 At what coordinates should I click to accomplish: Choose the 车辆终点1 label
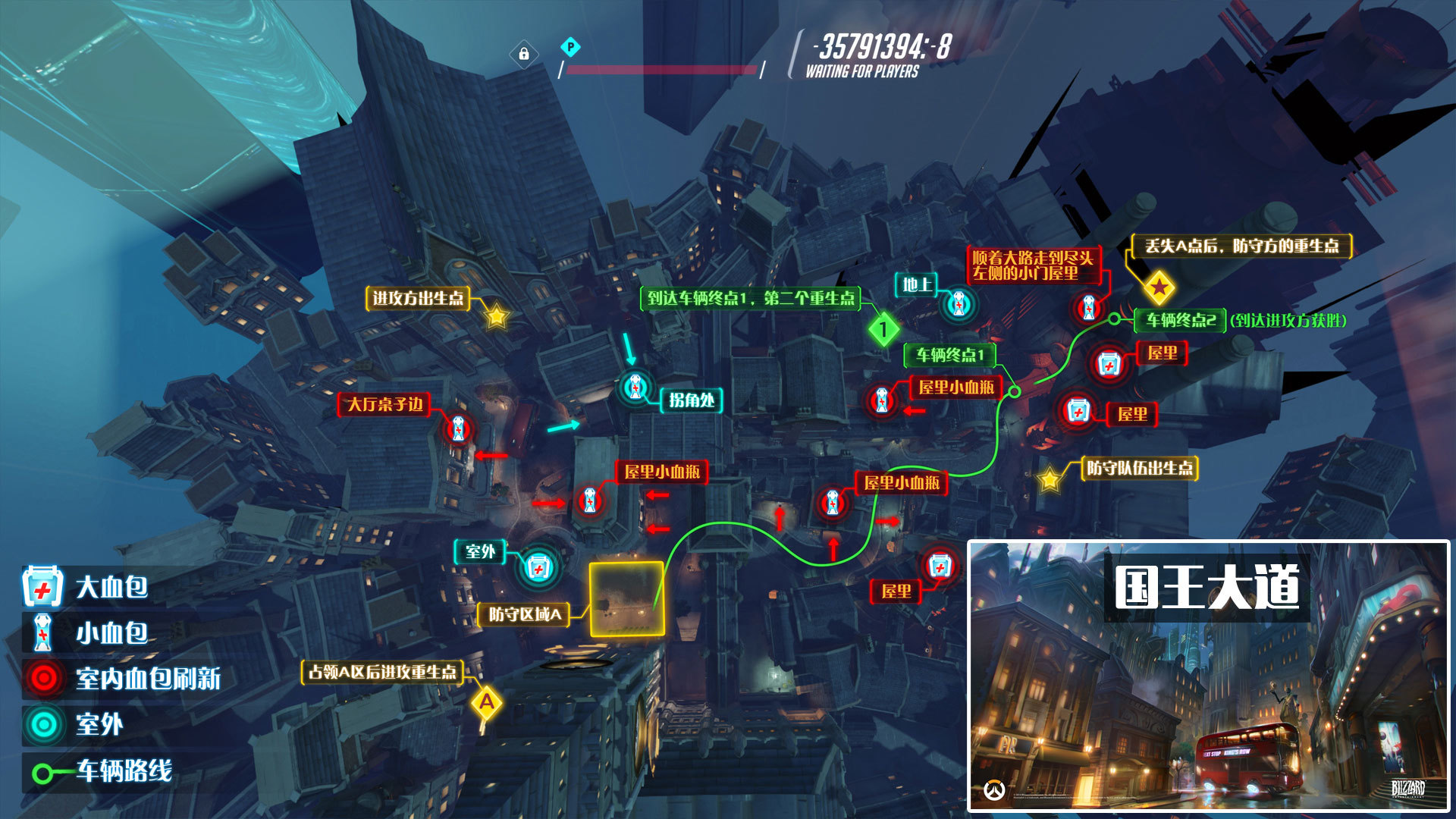coord(949,355)
